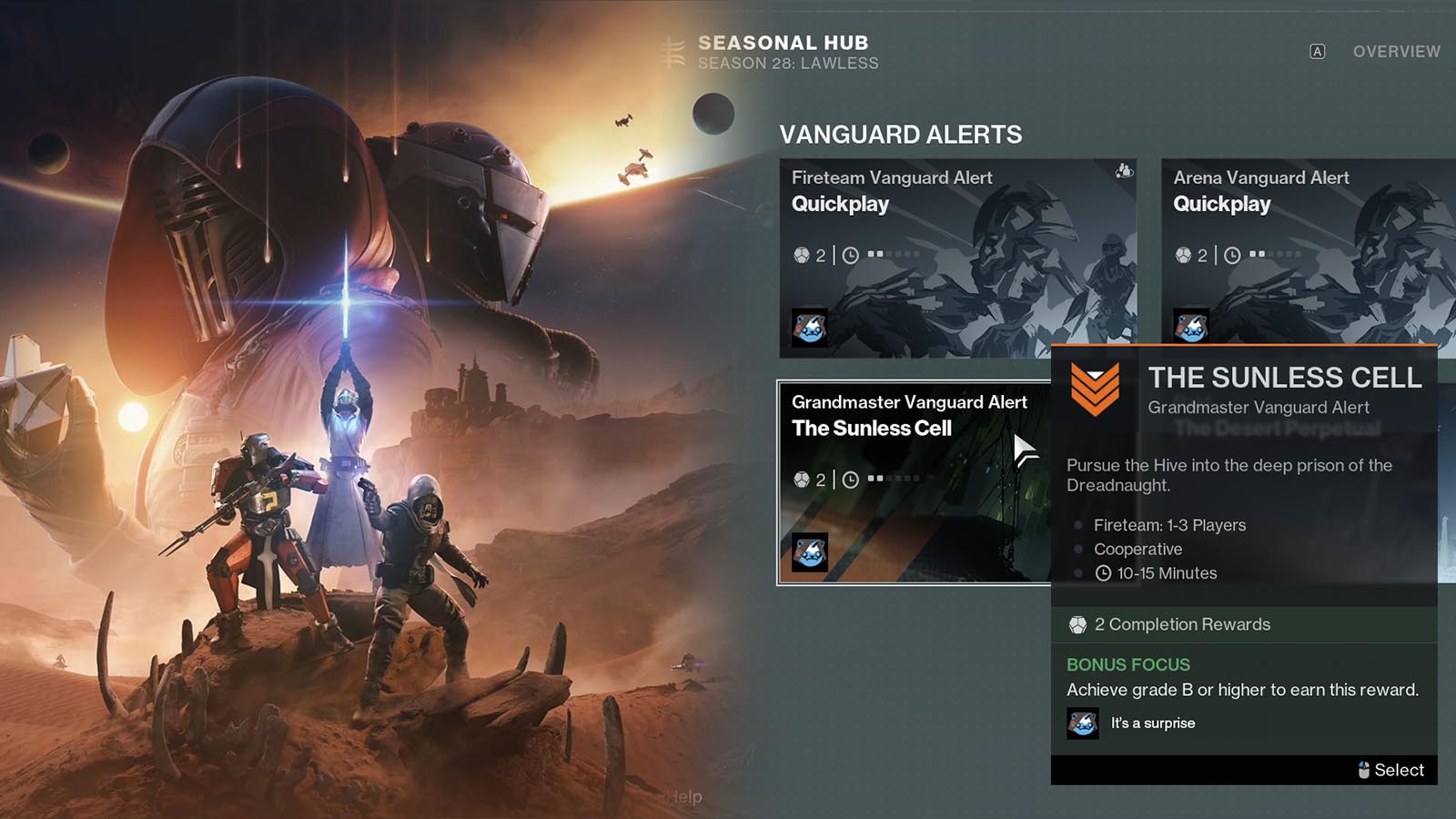Launch The Sunless Cell Grandmaster Vanguard Alert

tap(910, 482)
